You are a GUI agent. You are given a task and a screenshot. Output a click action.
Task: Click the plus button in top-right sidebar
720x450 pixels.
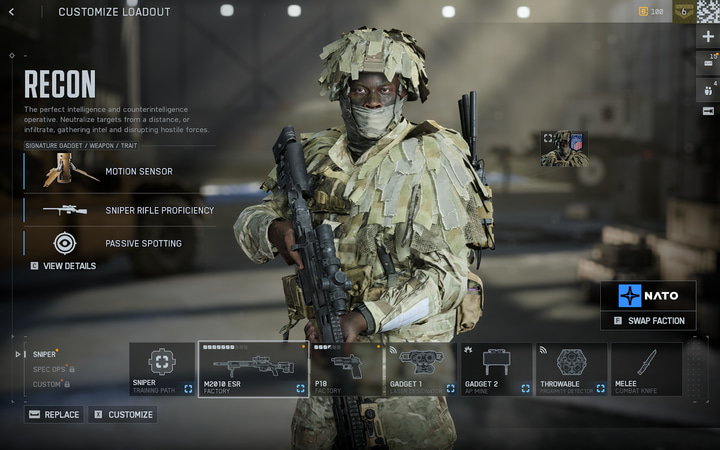pos(708,36)
